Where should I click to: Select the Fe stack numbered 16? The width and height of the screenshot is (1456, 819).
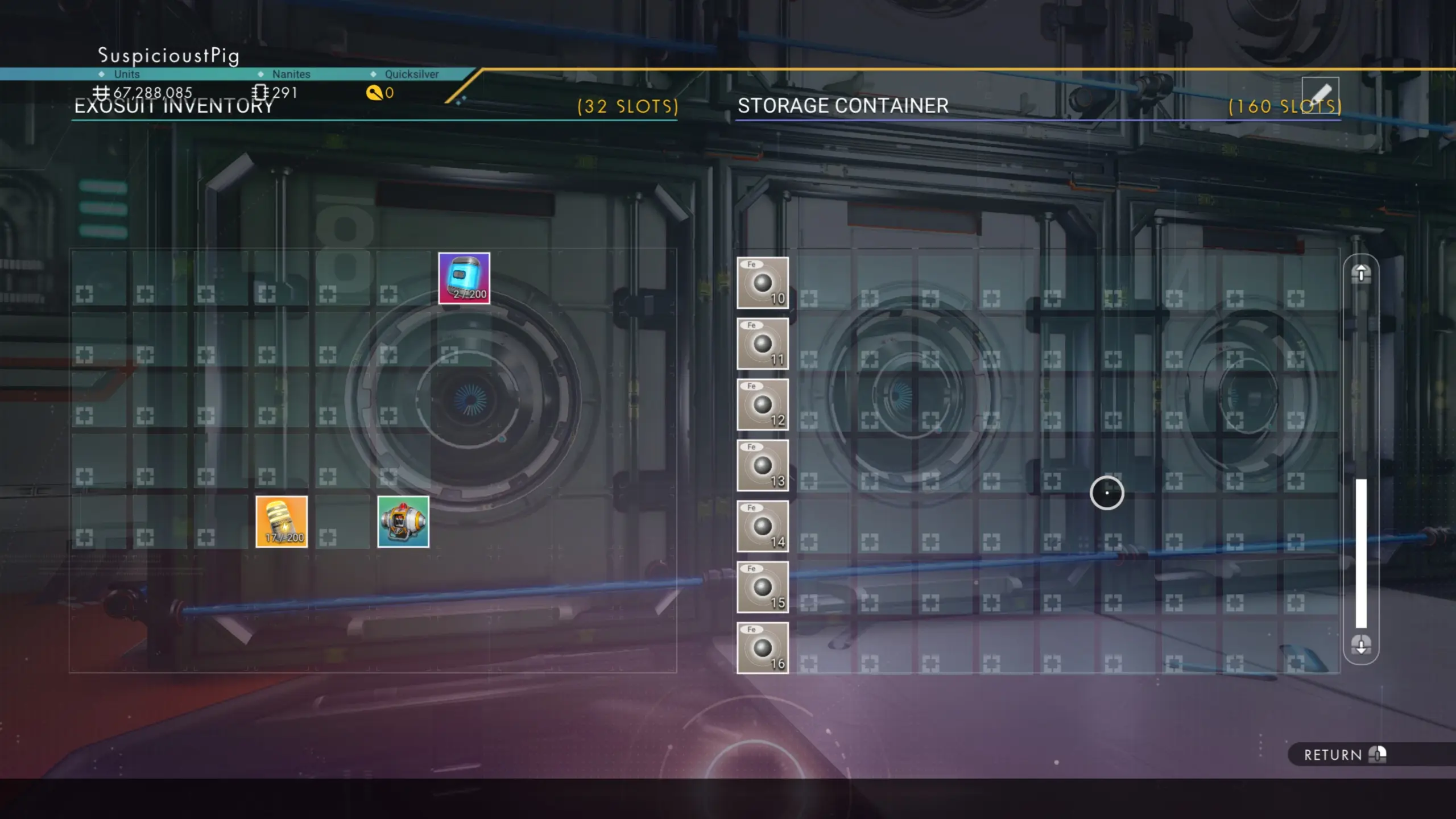(763, 648)
